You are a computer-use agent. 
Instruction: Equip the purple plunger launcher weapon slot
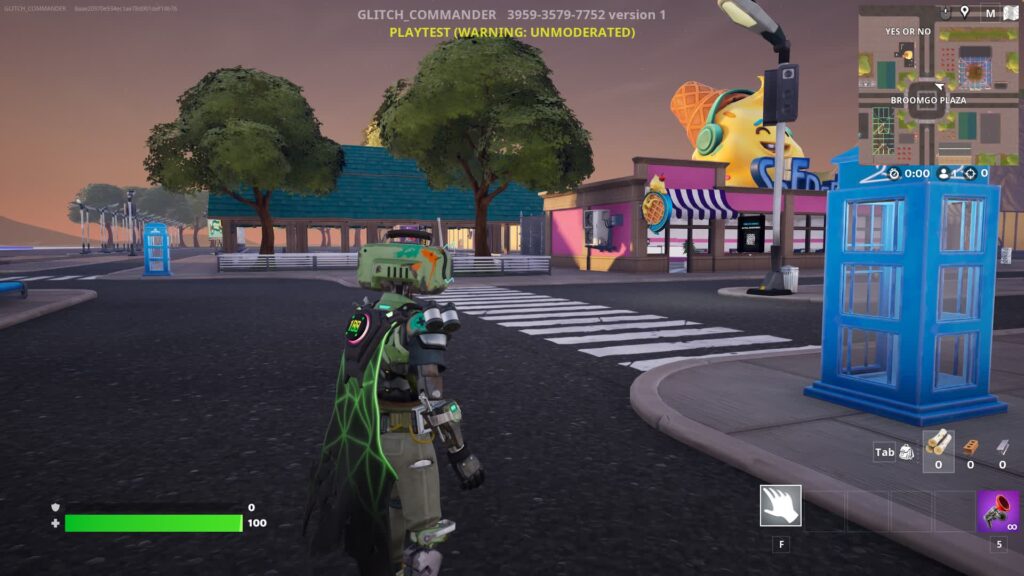(x=997, y=510)
